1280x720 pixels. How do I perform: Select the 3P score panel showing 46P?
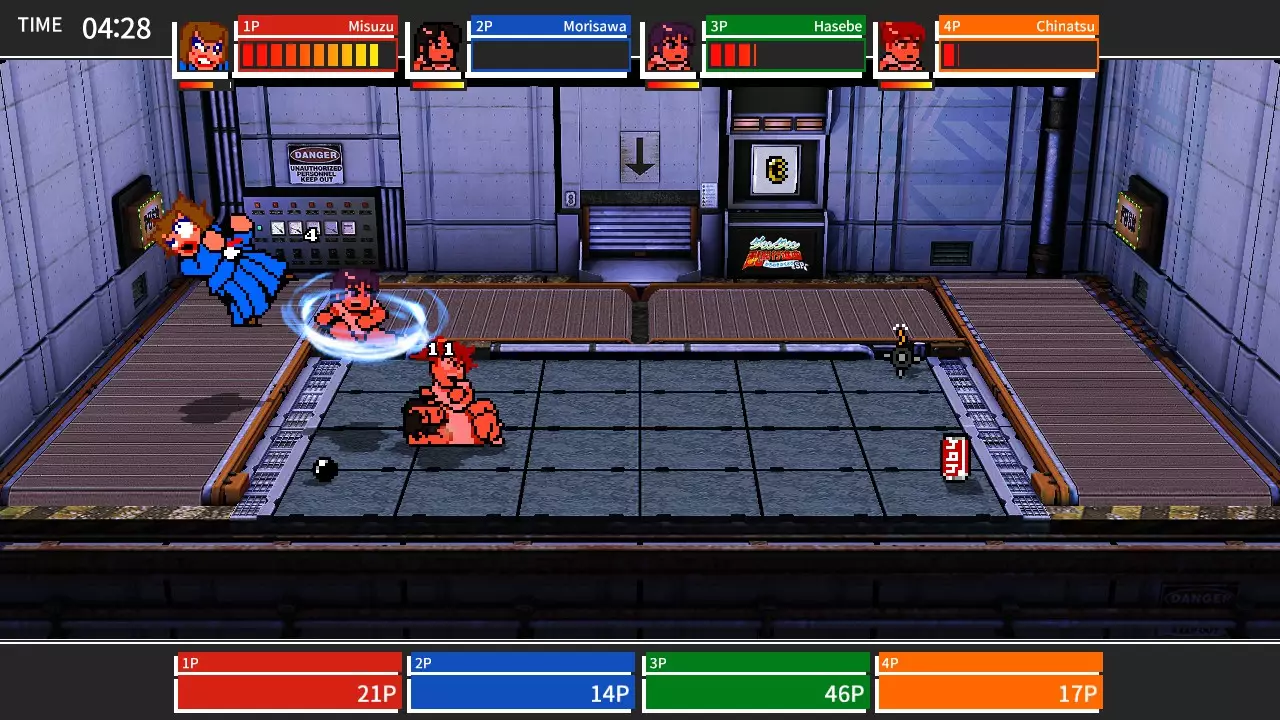click(x=756, y=680)
